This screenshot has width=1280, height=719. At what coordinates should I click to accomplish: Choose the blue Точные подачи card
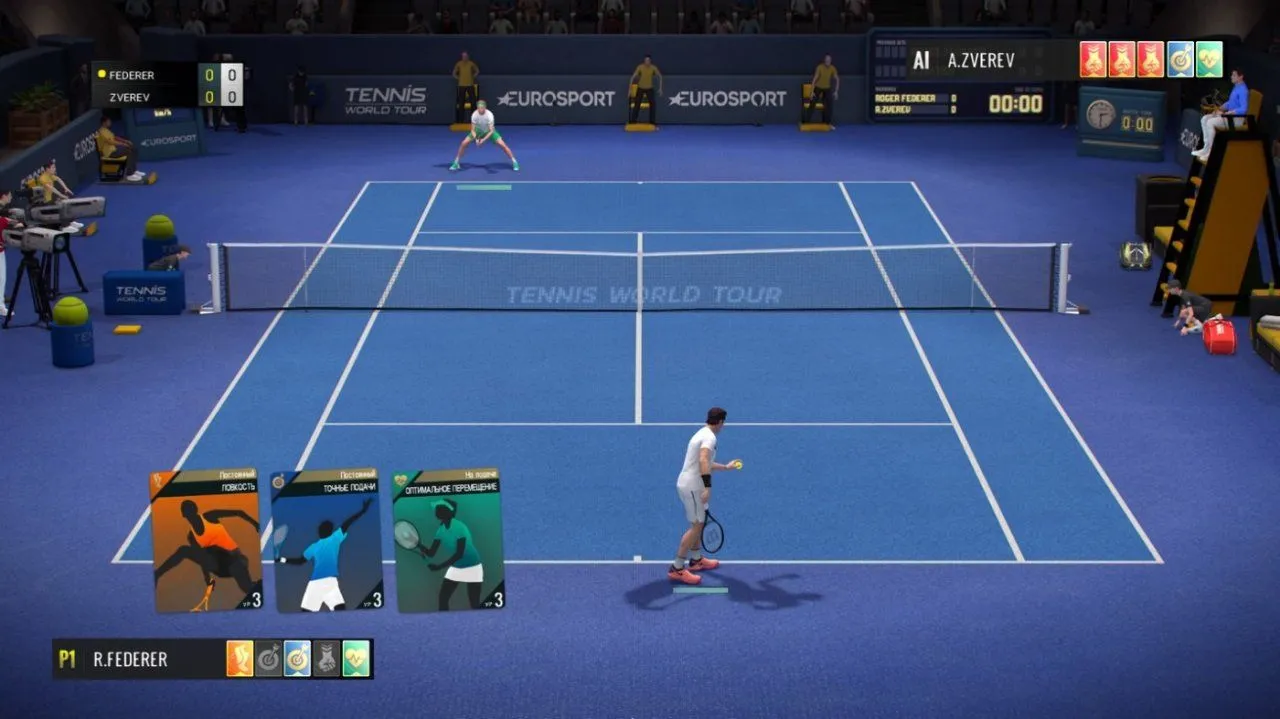(326, 541)
